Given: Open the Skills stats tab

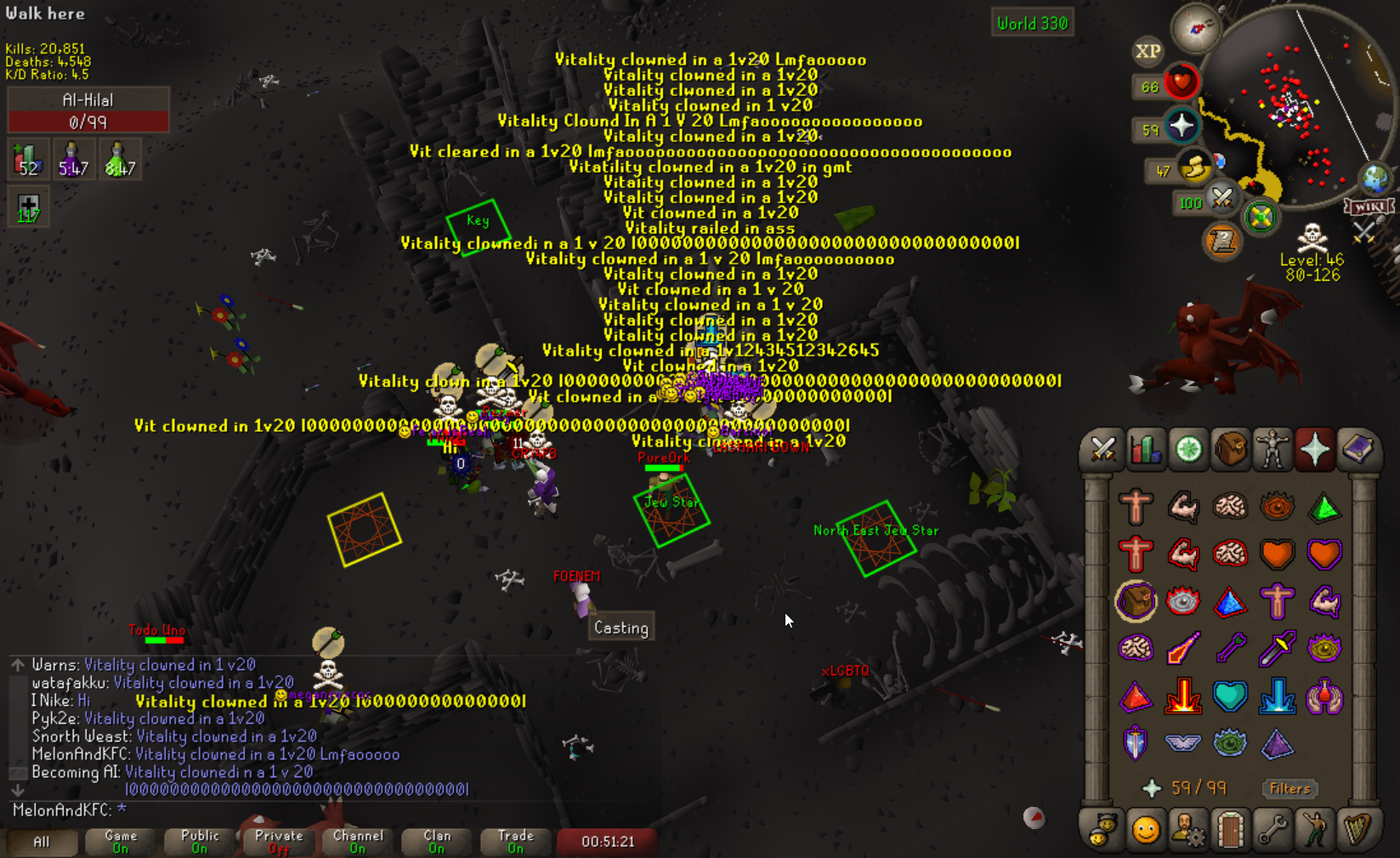Looking at the screenshot, I should (x=1145, y=449).
